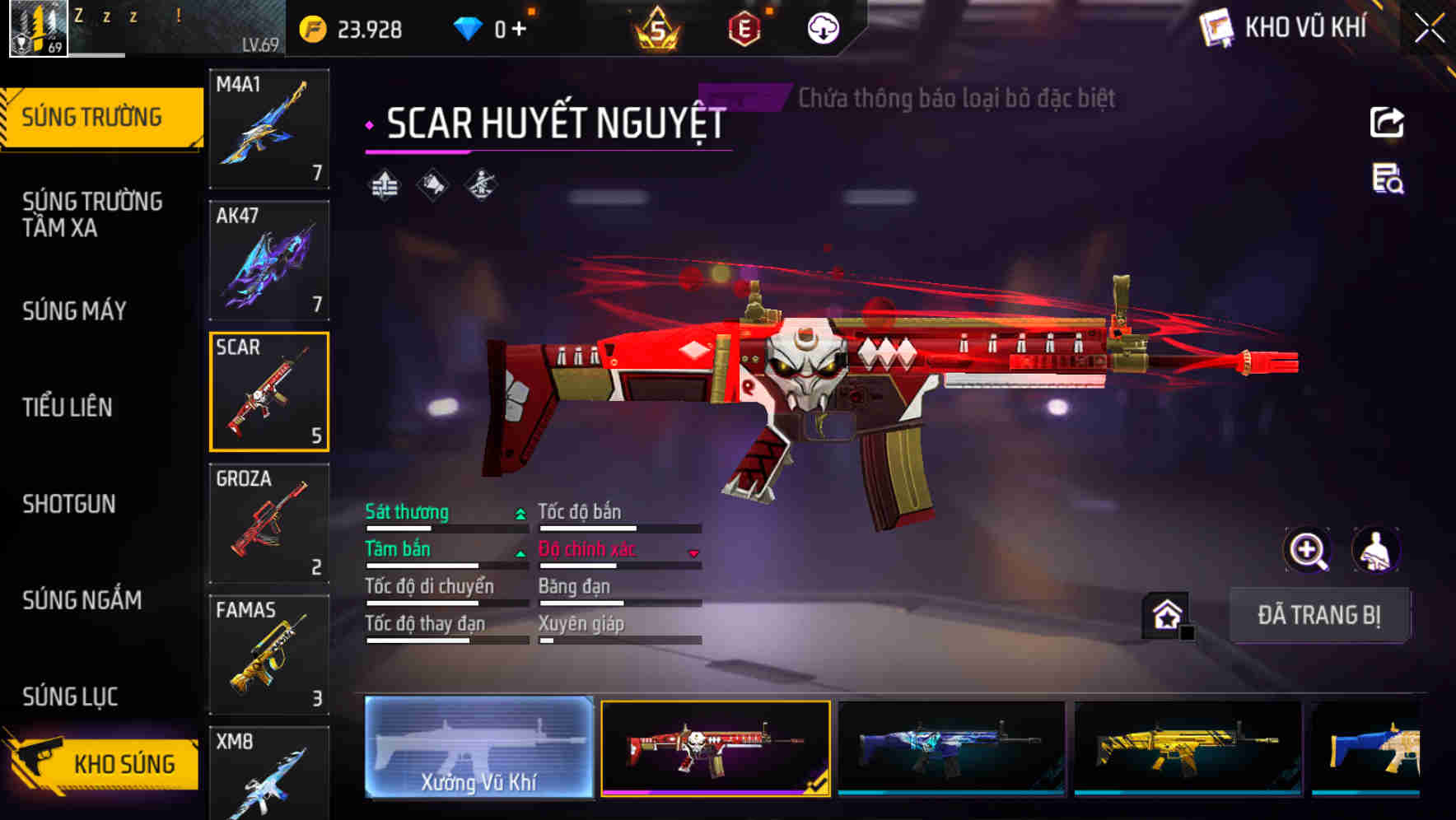
Task: Expand the SÚNG LỤC category
Action: click(70, 696)
